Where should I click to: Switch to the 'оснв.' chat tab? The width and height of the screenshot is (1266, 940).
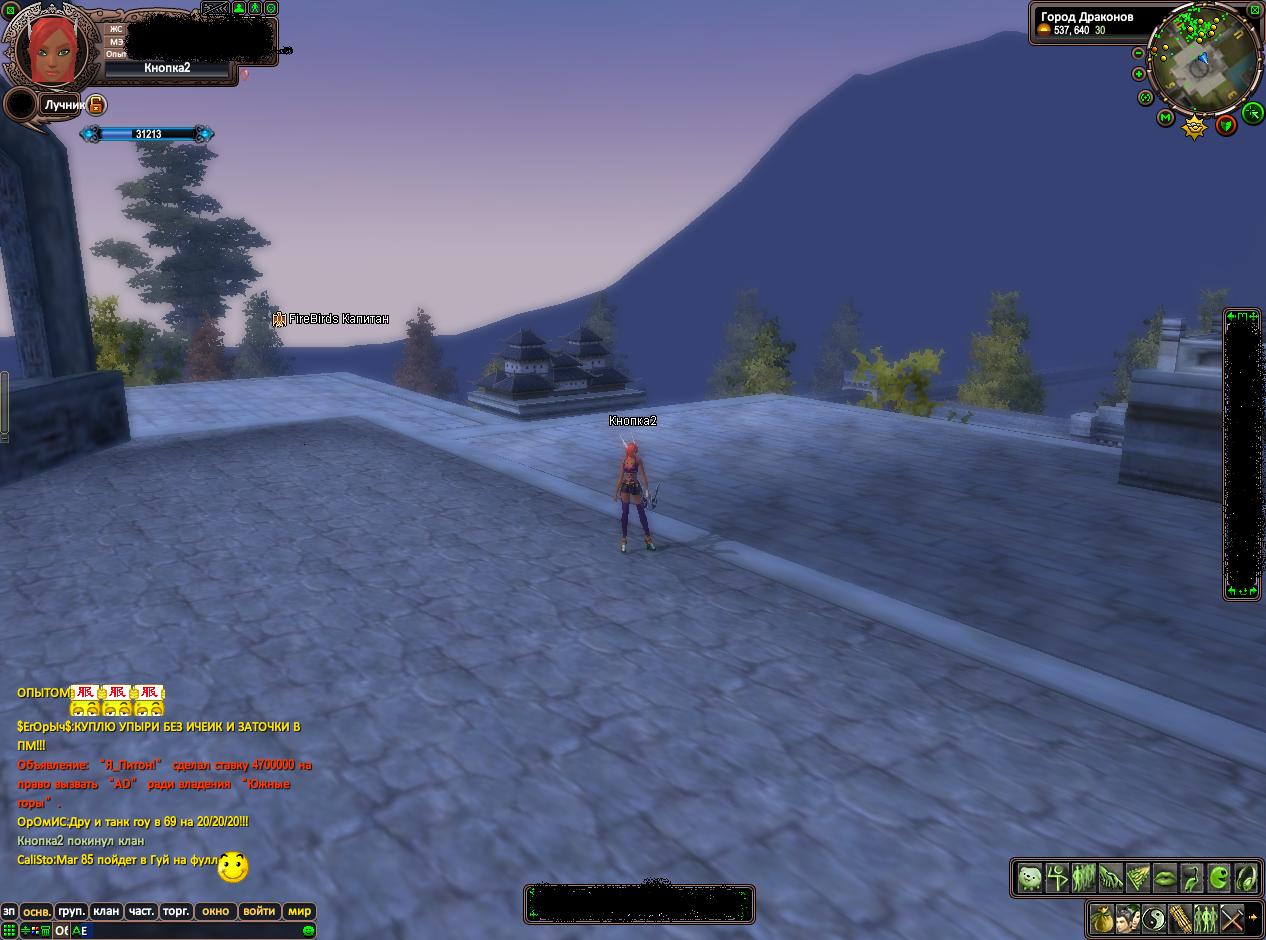[37, 911]
